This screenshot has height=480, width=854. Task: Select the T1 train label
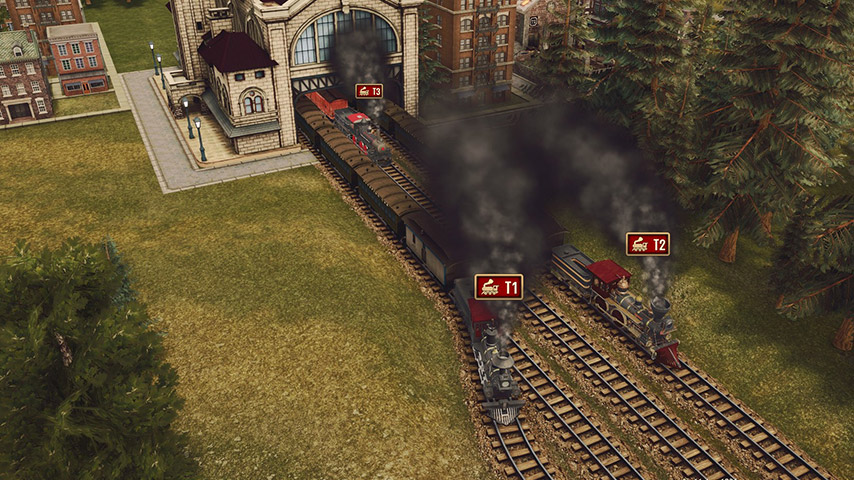(x=498, y=287)
